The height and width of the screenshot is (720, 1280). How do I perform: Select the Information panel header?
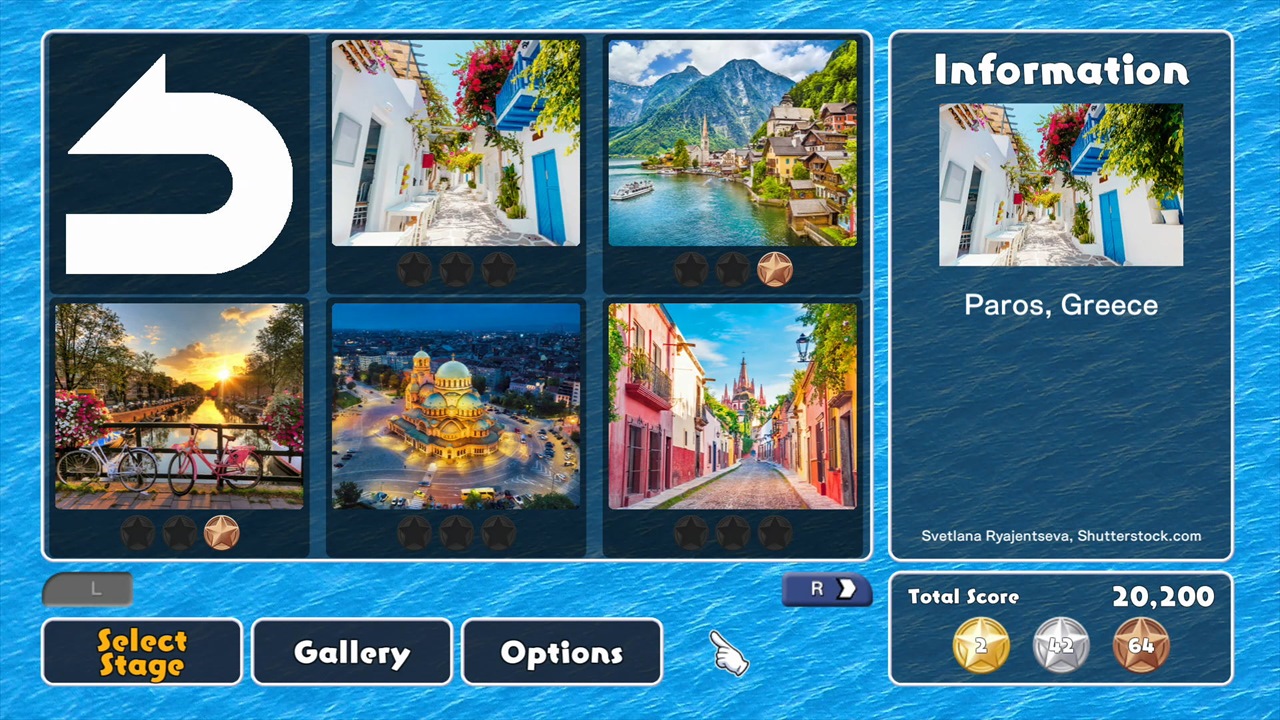point(1060,70)
